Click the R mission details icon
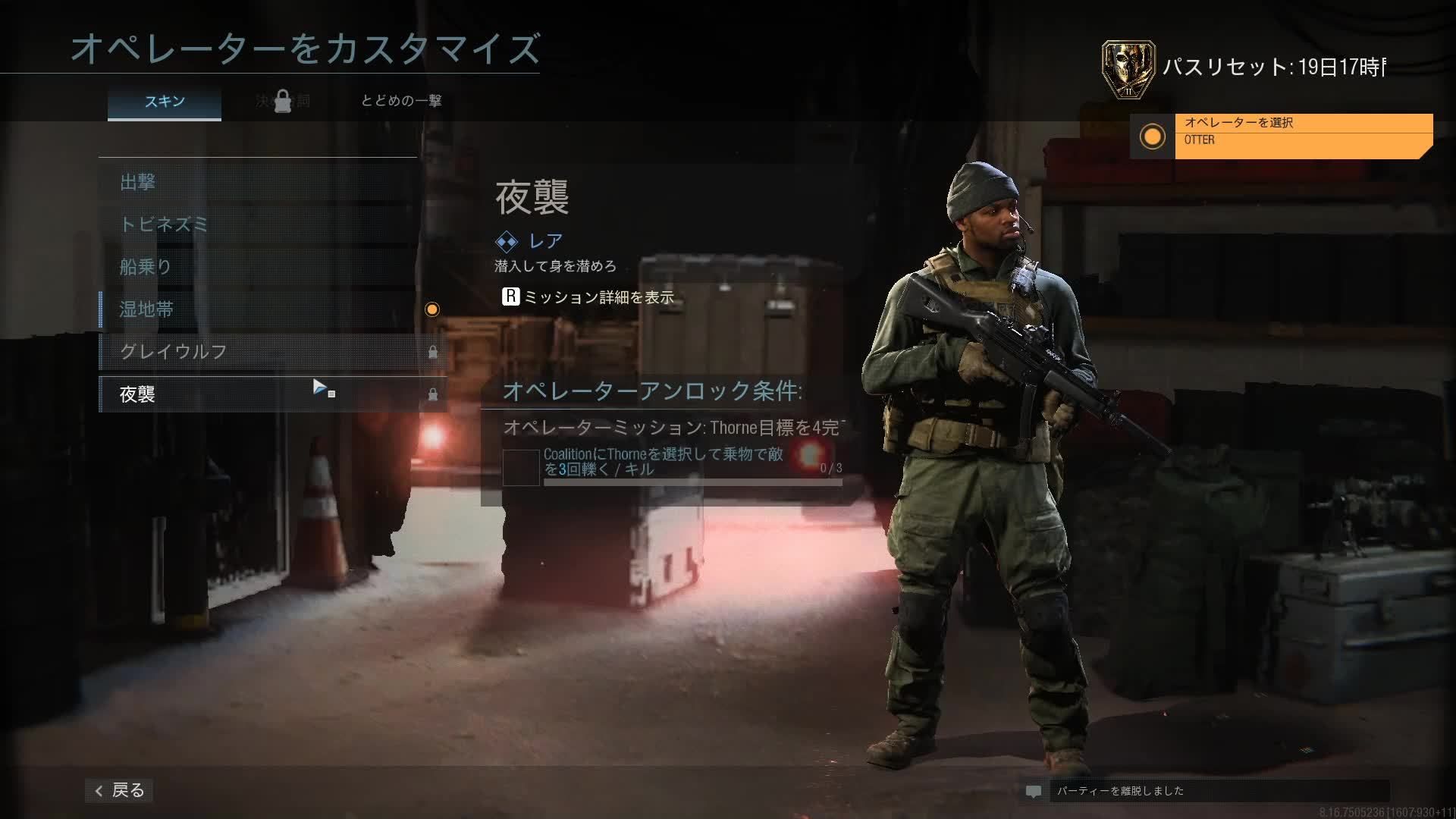The image size is (1456, 819). coord(510,299)
